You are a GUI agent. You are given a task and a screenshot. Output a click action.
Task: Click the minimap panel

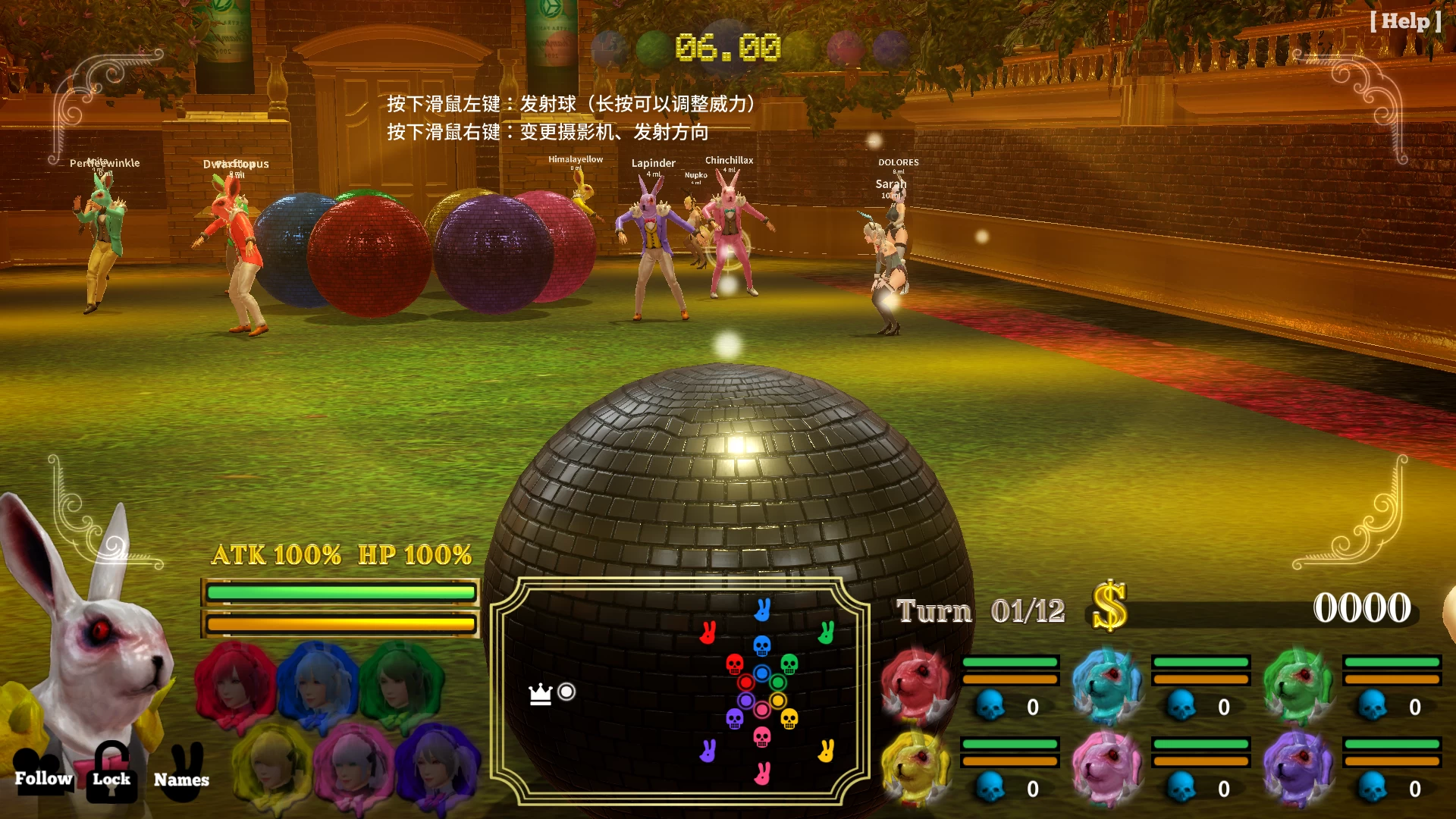(680, 691)
